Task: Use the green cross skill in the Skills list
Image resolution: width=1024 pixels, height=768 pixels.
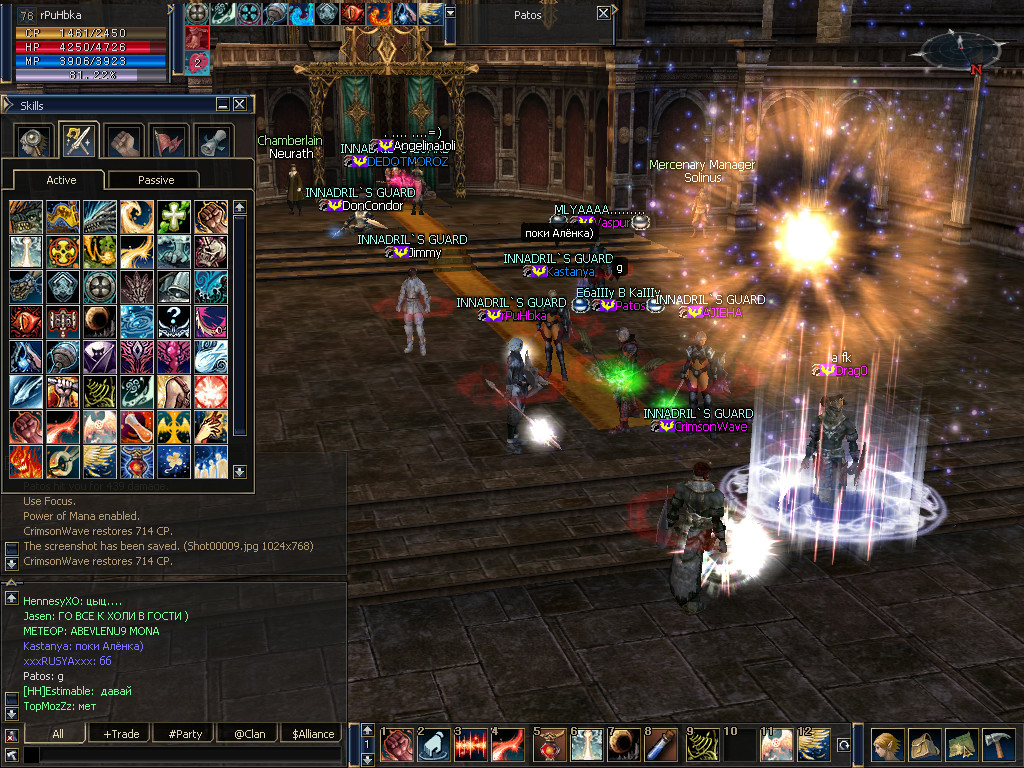Action: click(x=174, y=217)
